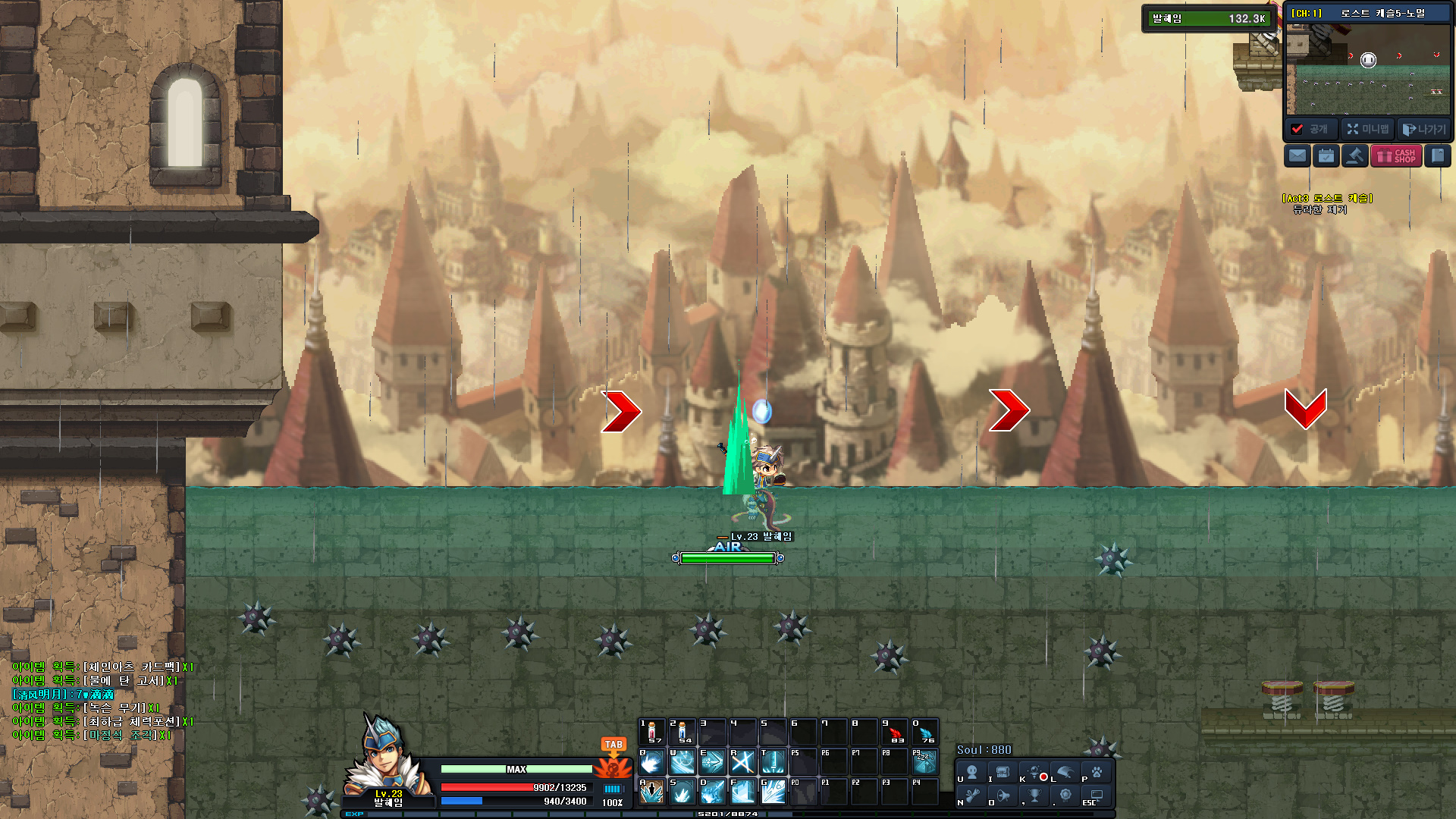1456x819 pixels.
Task: Open the blue book icon
Action: point(1437,156)
